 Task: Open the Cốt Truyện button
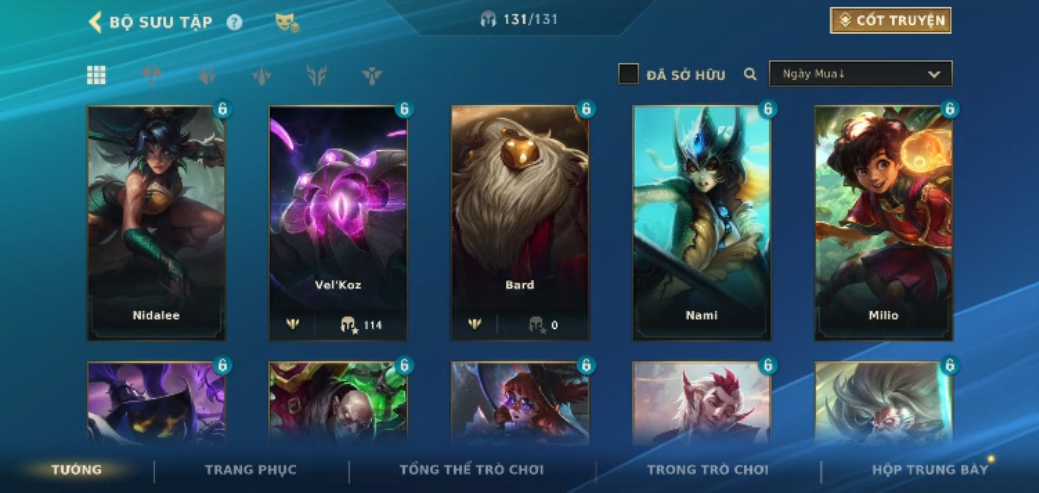890,21
